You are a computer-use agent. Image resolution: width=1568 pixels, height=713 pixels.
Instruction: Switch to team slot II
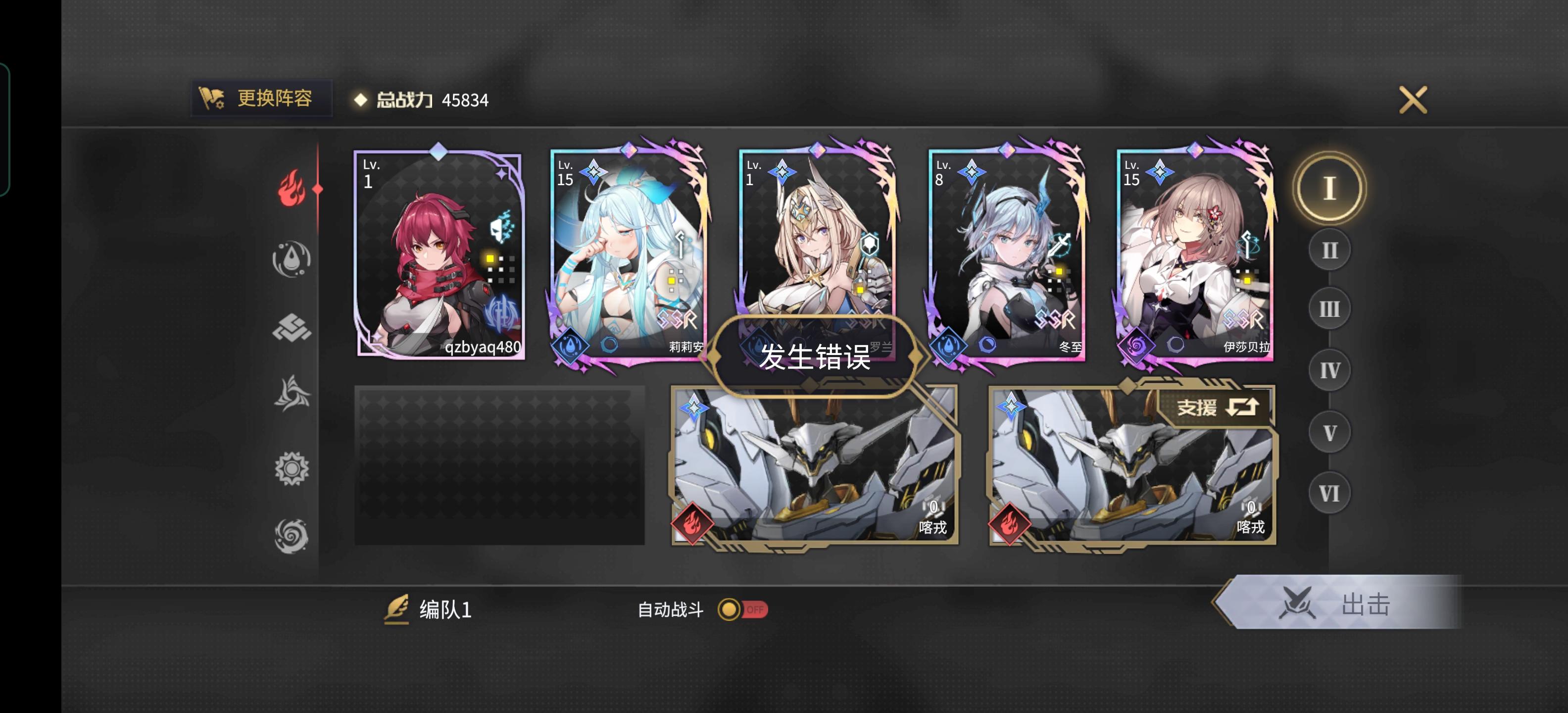click(x=1329, y=250)
